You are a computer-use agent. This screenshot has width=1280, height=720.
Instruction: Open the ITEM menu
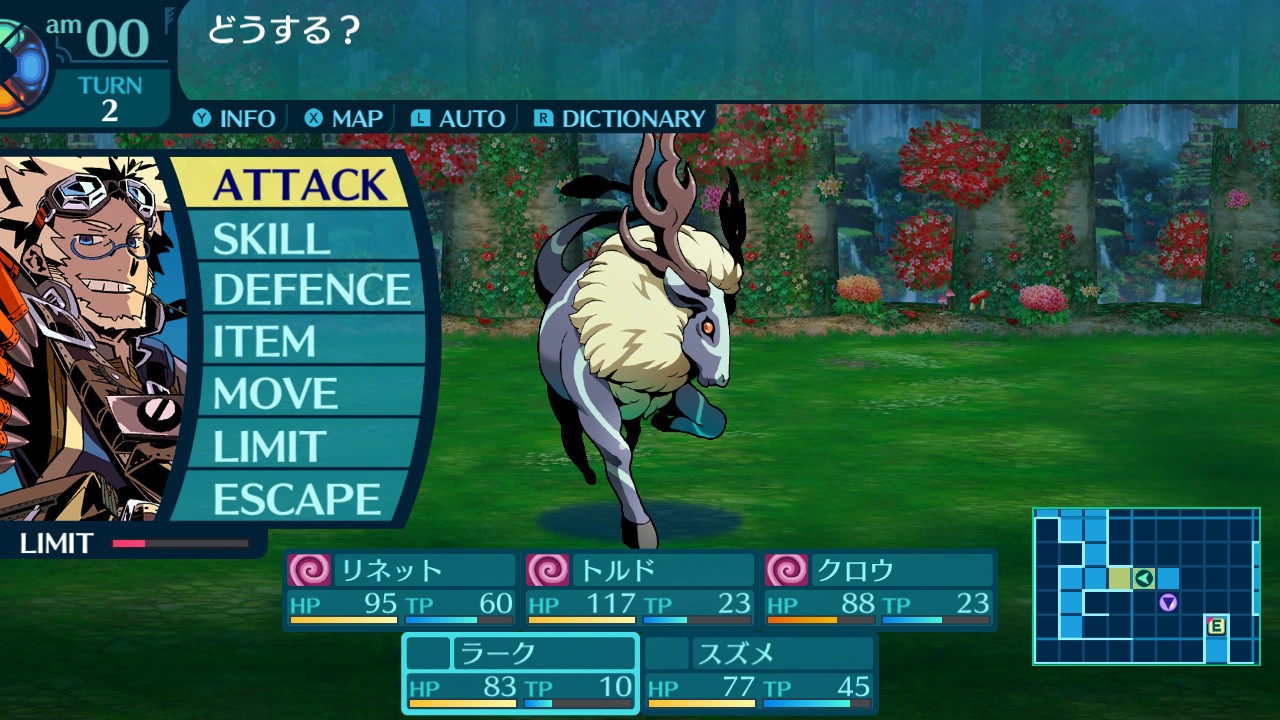click(x=298, y=341)
